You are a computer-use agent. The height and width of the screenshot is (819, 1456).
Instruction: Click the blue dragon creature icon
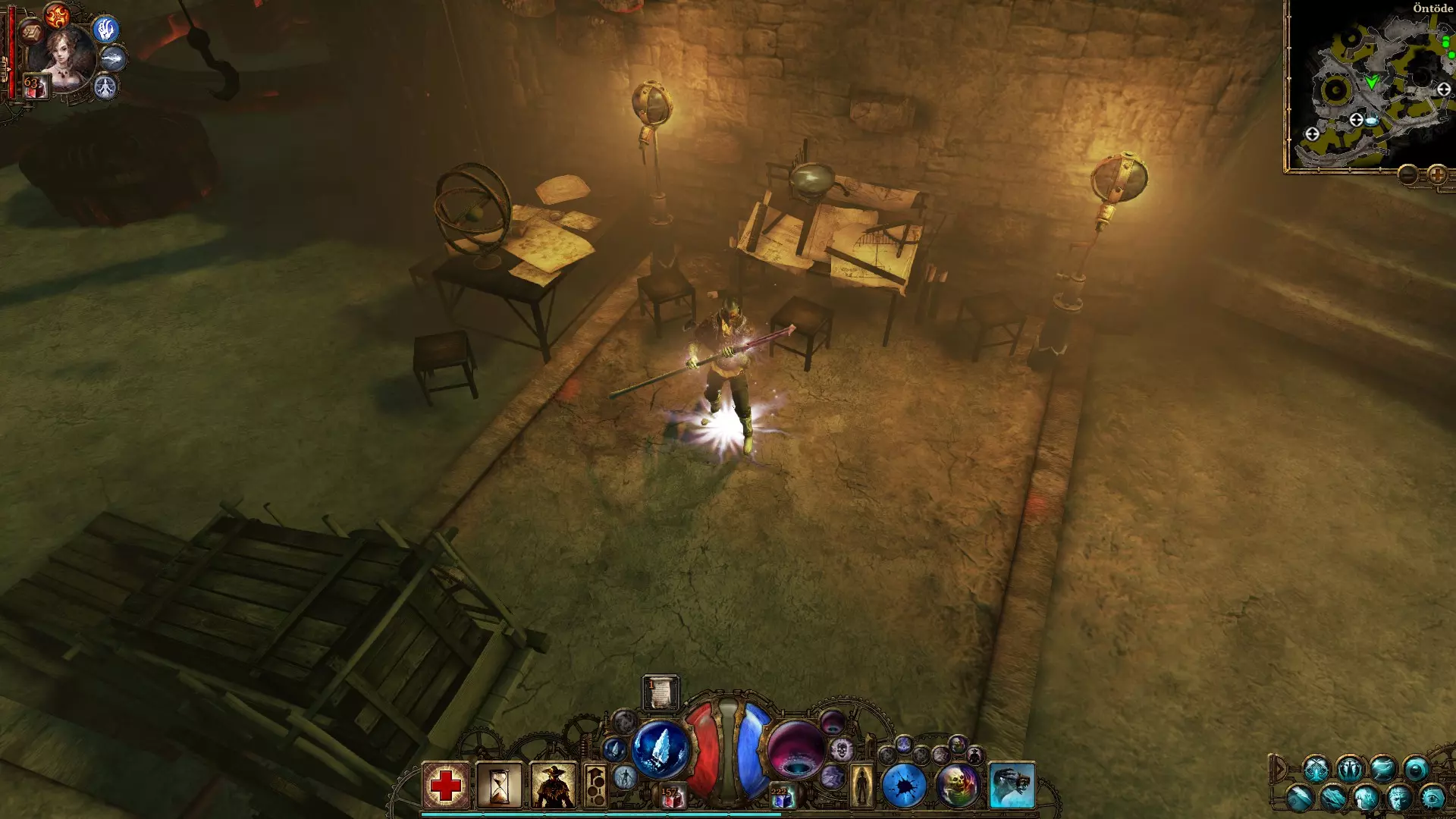click(x=1012, y=786)
